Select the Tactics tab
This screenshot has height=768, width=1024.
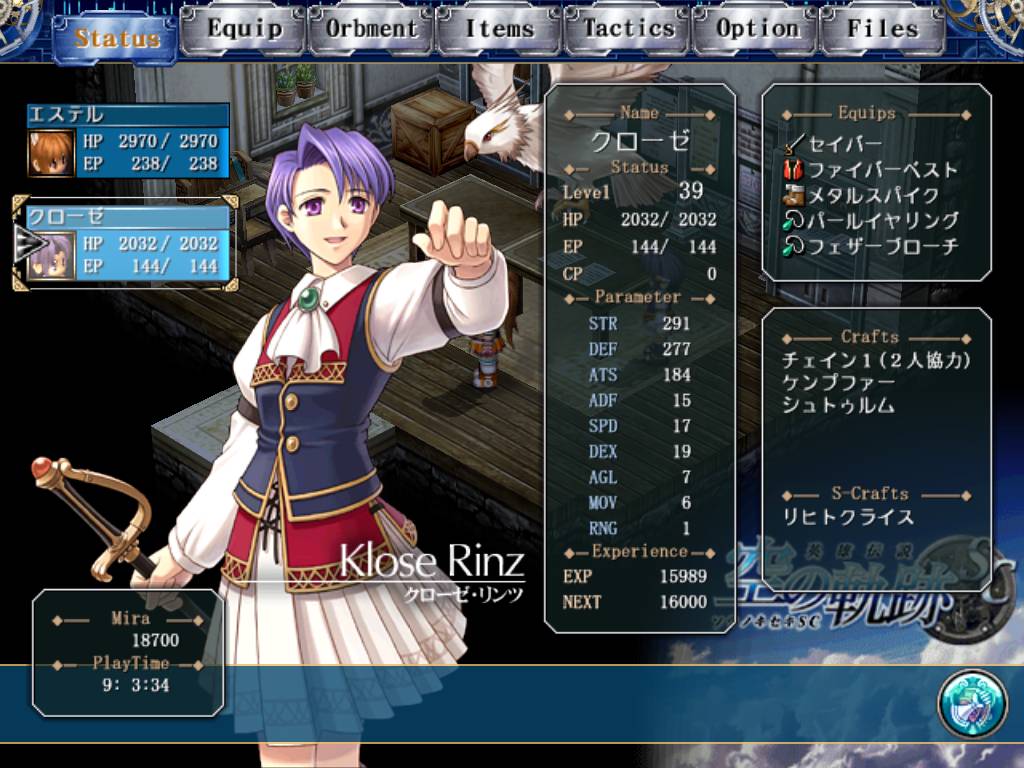pyautogui.click(x=628, y=29)
